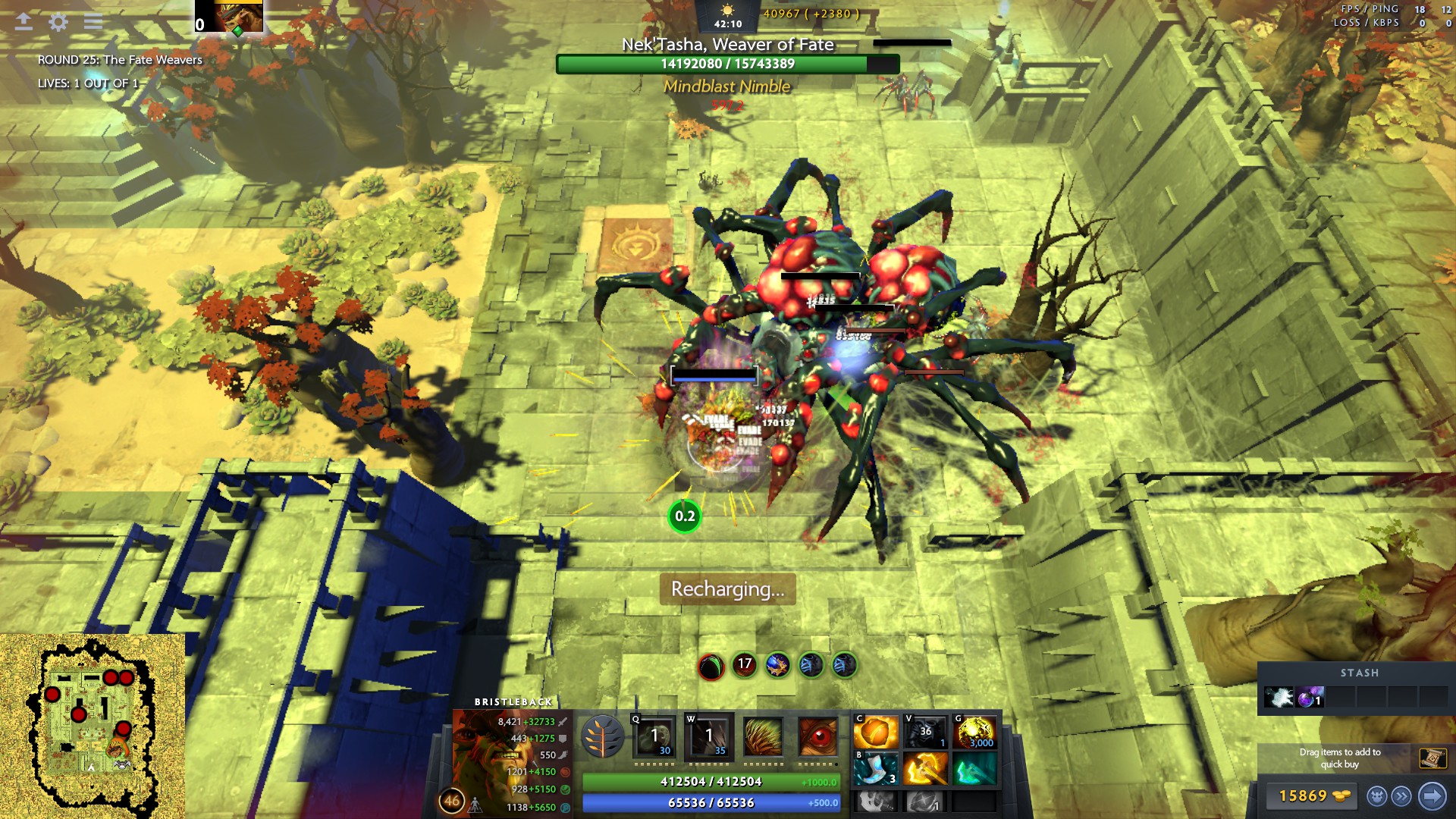This screenshot has height=819, width=1456.
Task: Select the golden axe inventory item
Action: point(925,769)
